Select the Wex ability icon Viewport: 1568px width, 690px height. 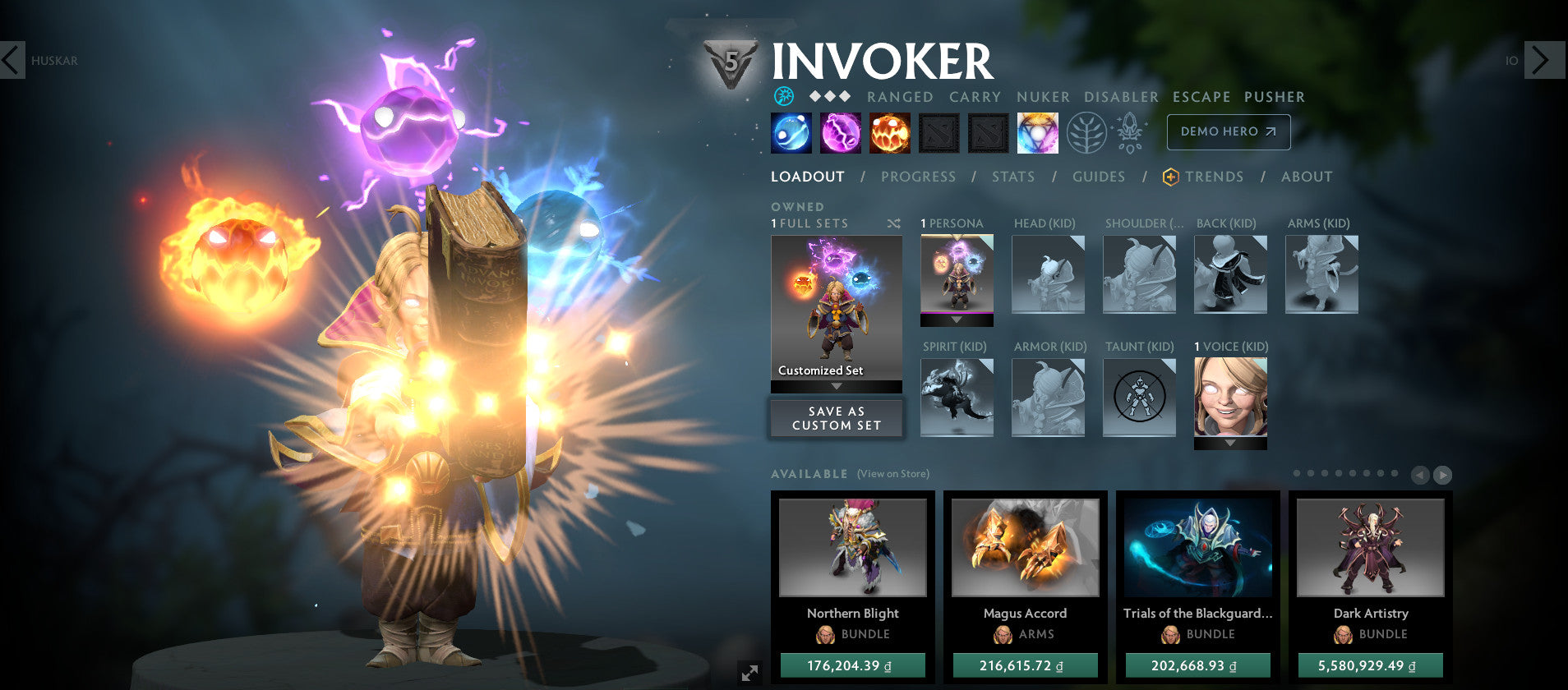839,132
